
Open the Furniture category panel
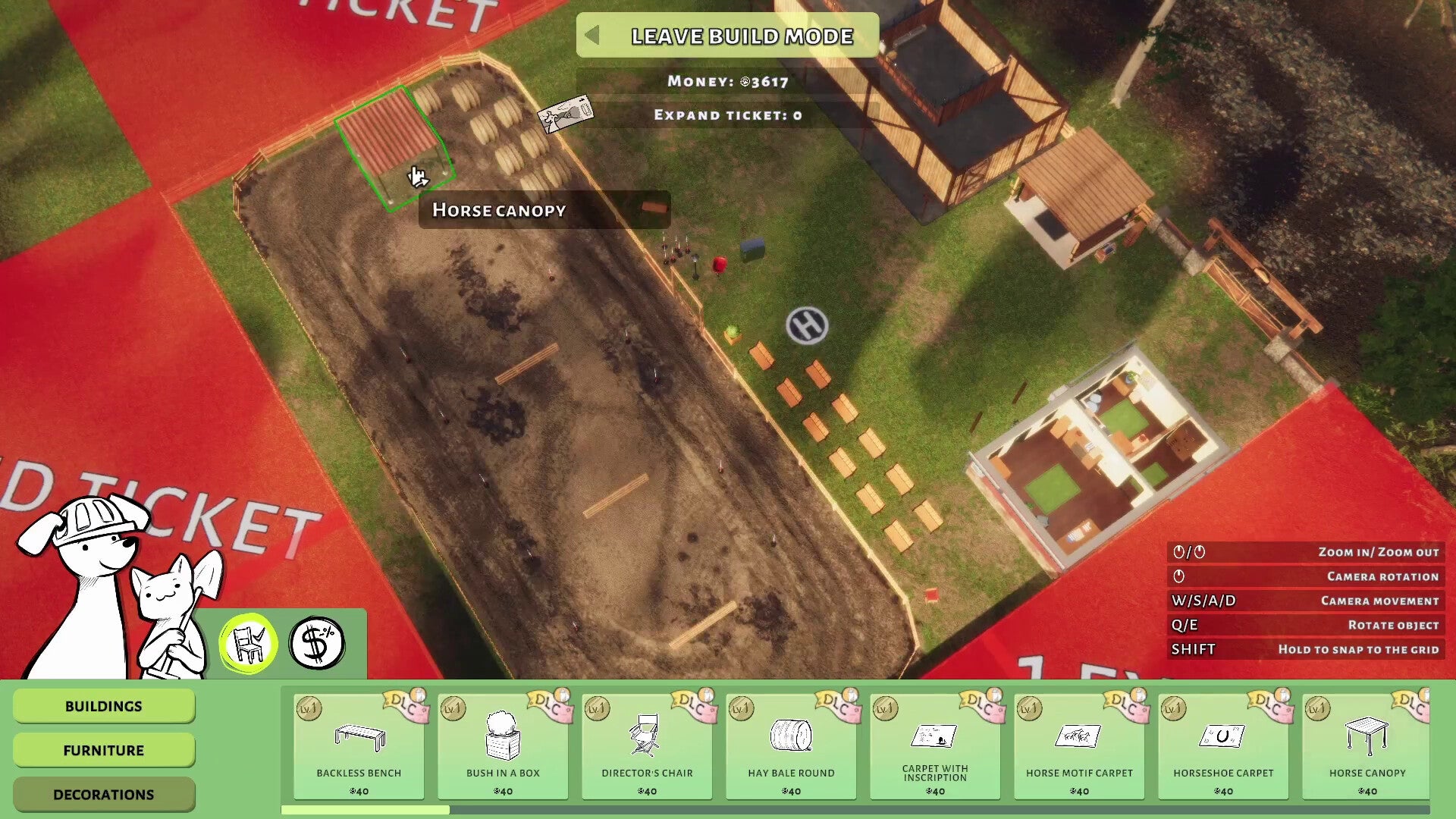104,750
